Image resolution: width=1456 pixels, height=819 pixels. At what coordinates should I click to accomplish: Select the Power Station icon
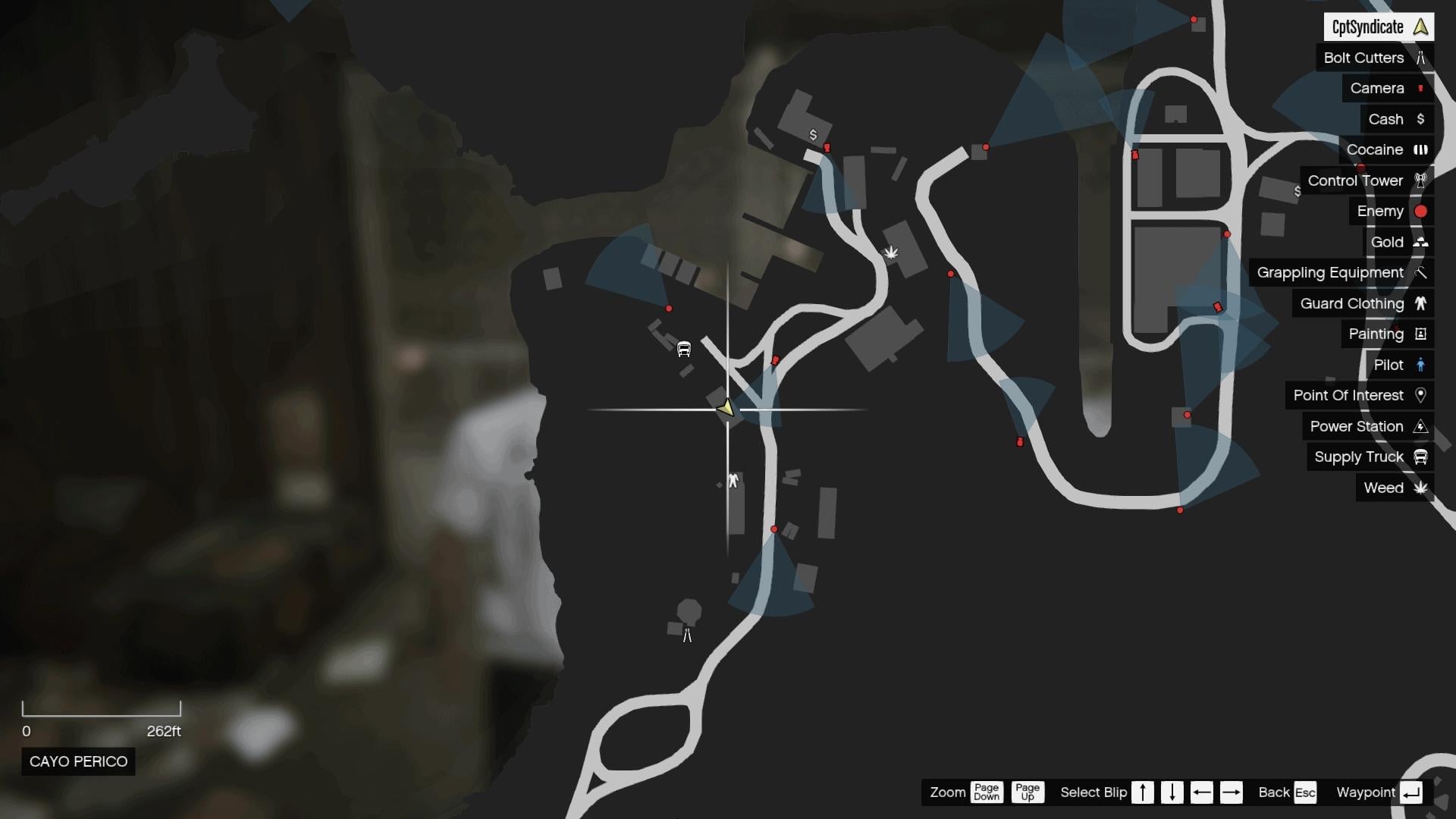tap(1421, 426)
